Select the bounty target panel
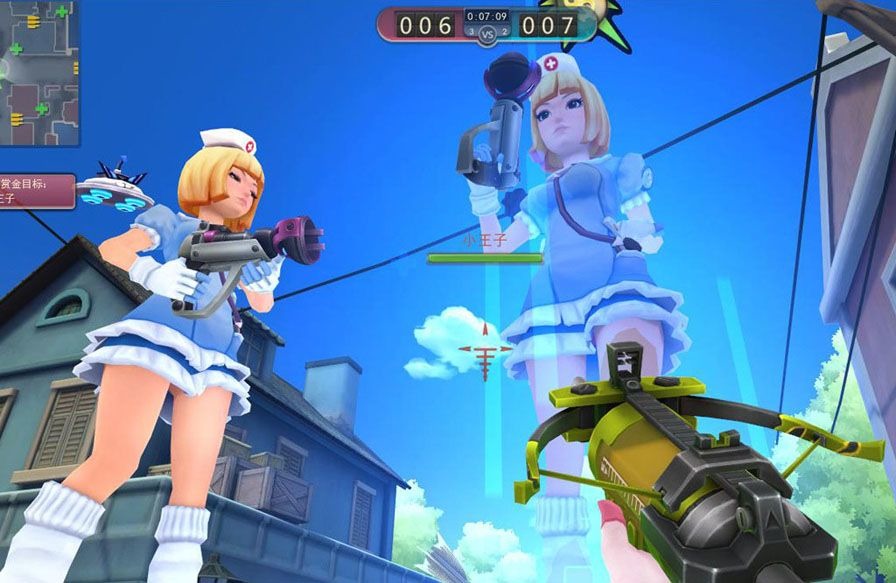Screen dimensions: 896x583 (36, 190)
